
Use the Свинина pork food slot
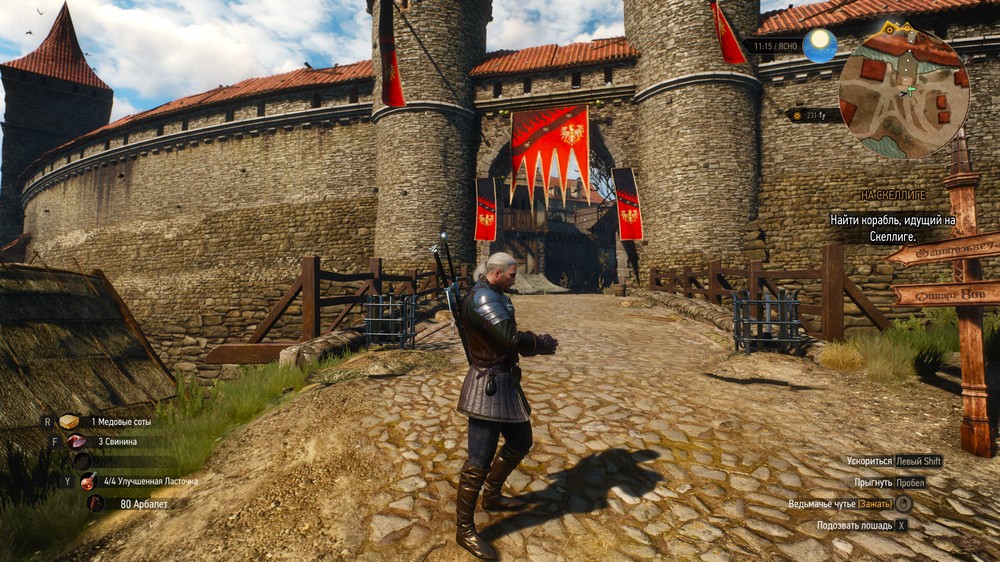point(77,441)
